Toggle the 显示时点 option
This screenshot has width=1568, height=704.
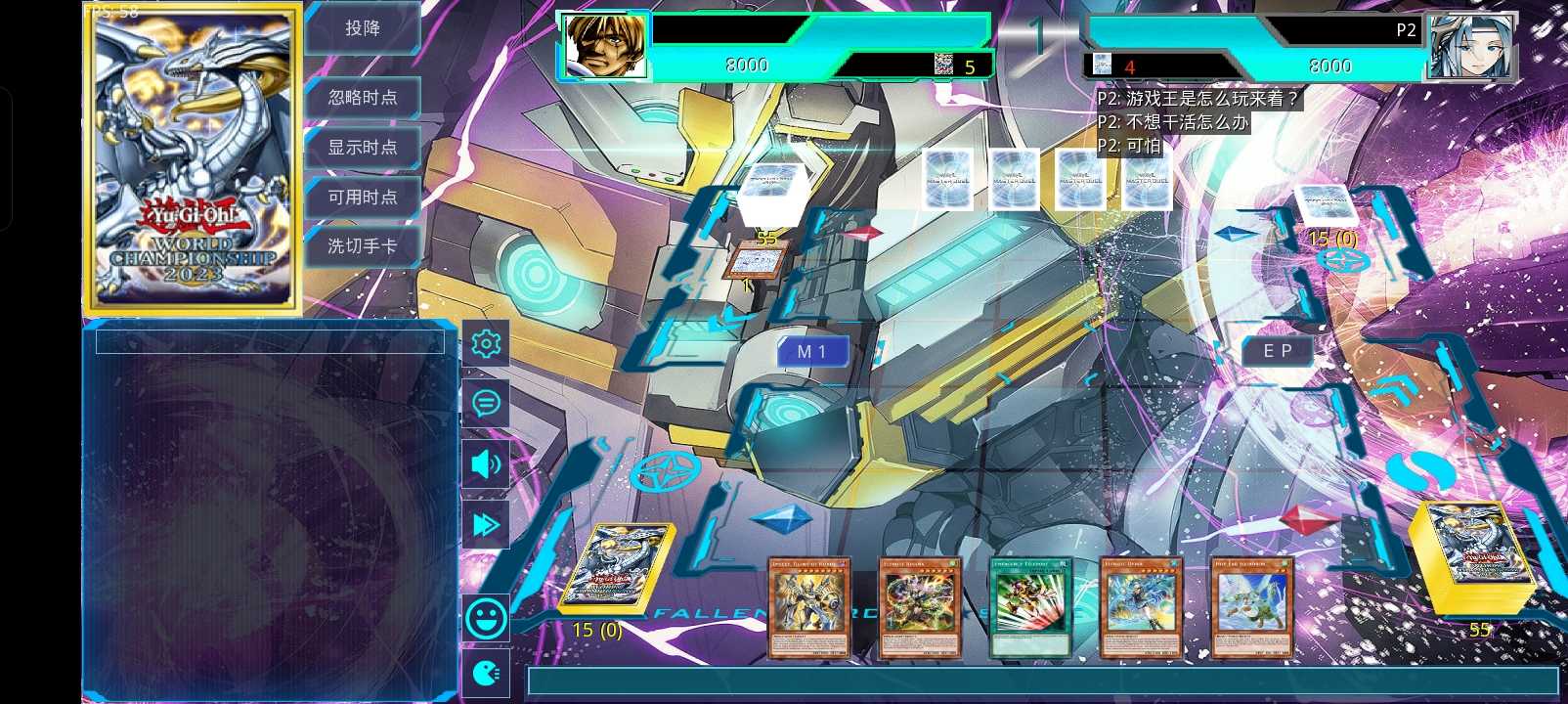tap(363, 148)
